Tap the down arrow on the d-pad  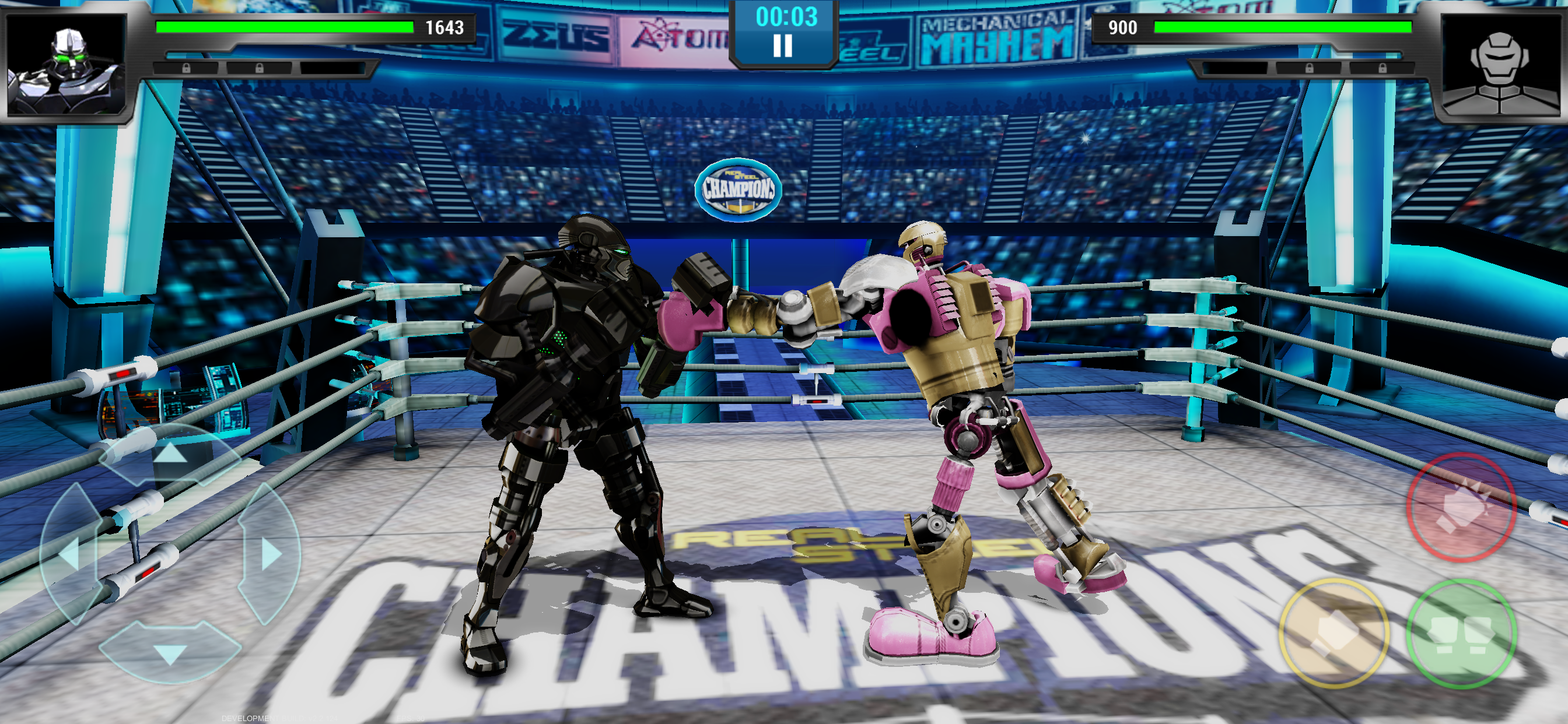[170, 653]
